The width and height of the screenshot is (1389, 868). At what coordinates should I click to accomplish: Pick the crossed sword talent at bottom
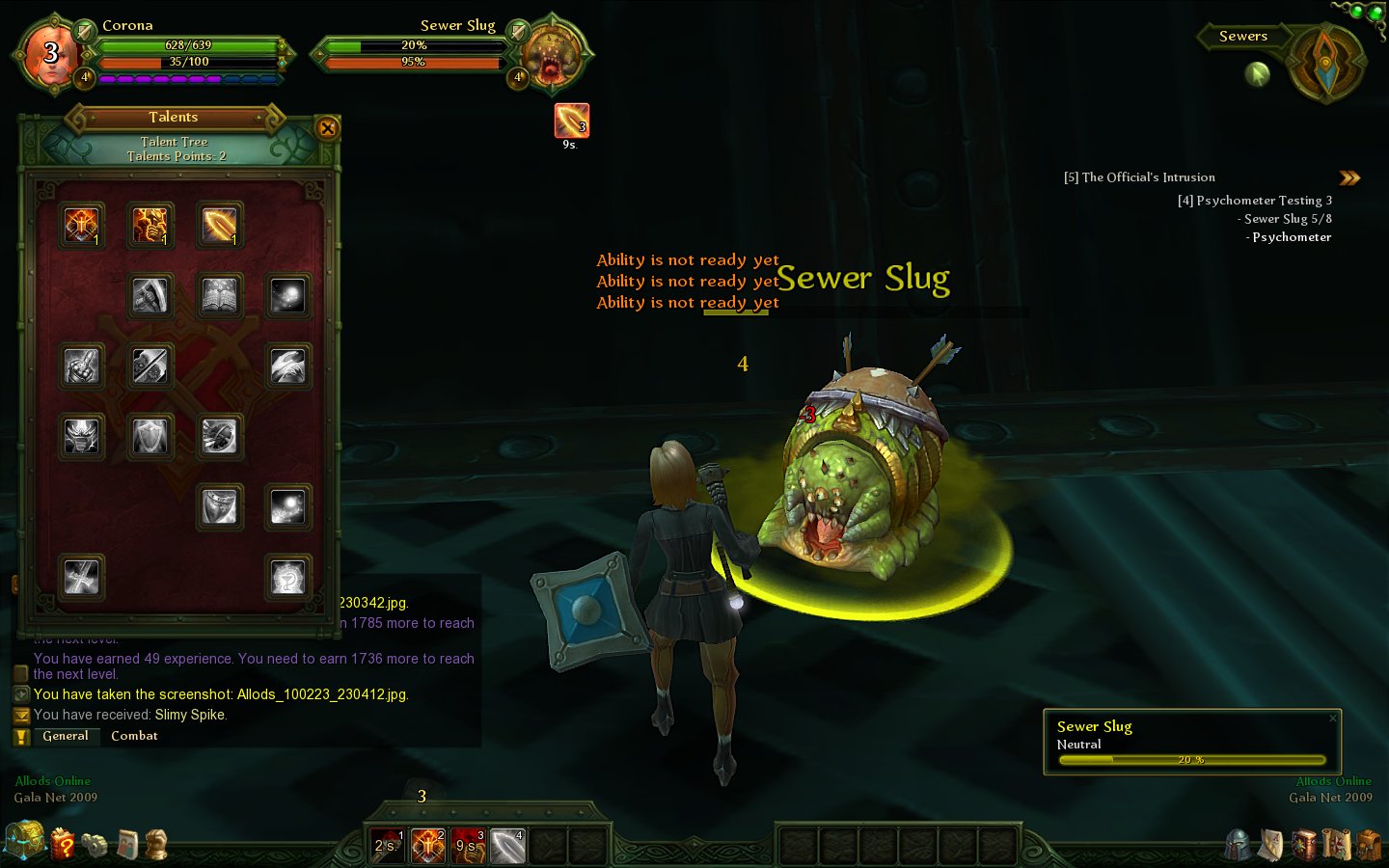pyautogui.click(x=82, y=578)
